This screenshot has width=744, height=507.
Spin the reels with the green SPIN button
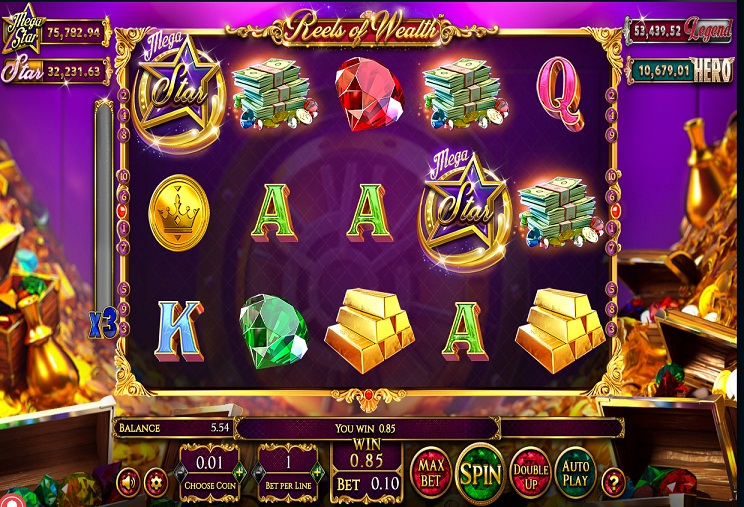pos(479,472)
